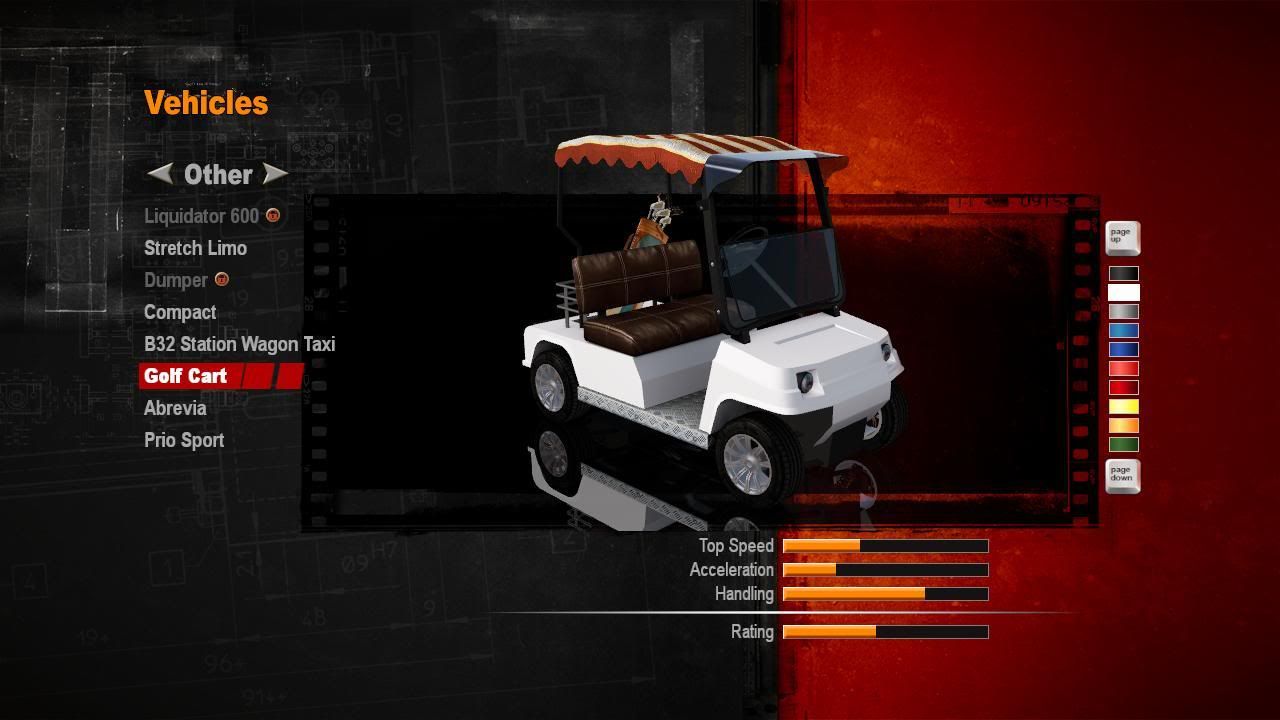
Task: Go to the previous vehicle category arrow
Action: point(160,174)
